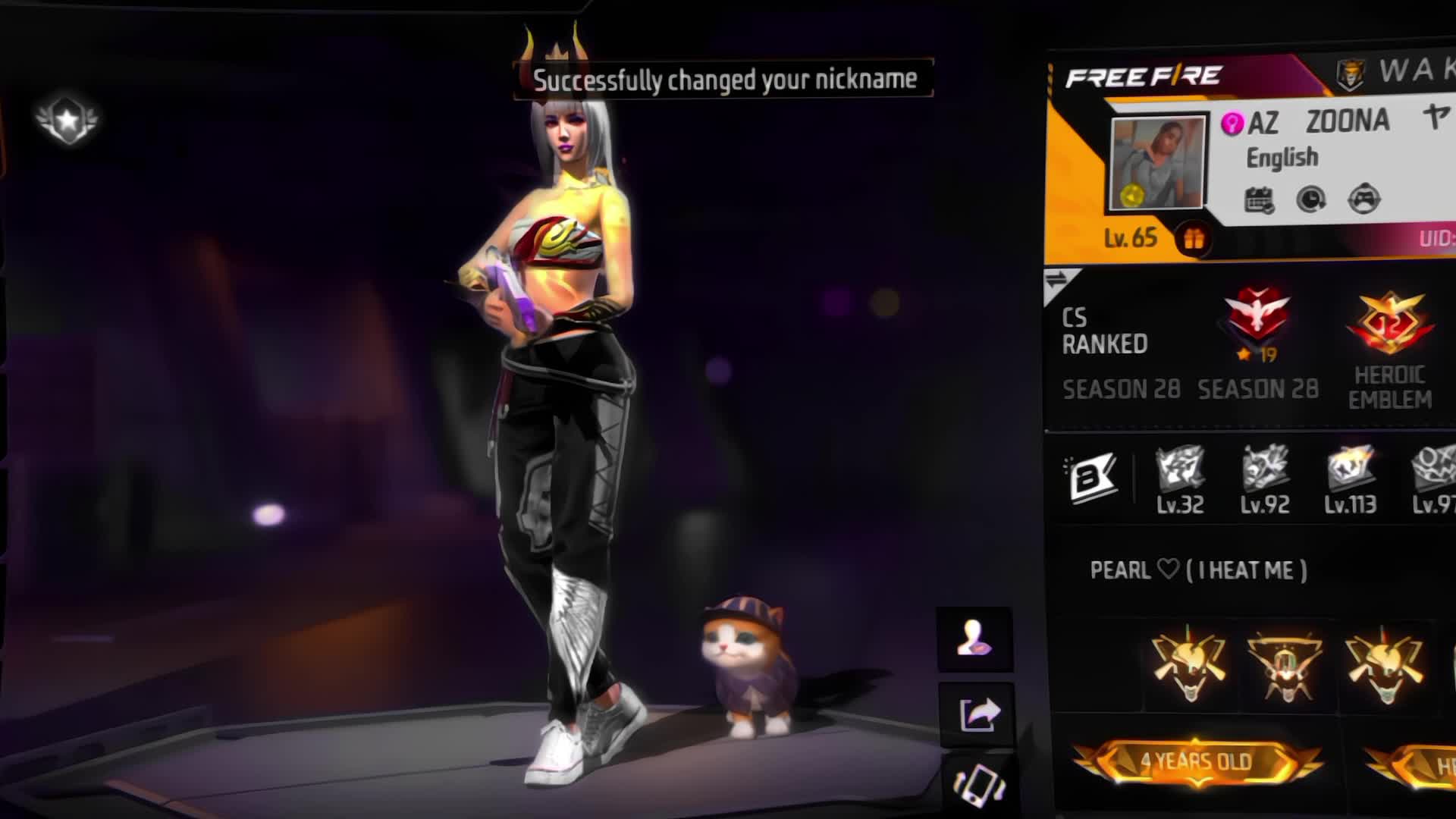Select the gamepad icon on profile card
This screenshot has height=819, width=1456.
(x=1363, y=200)
